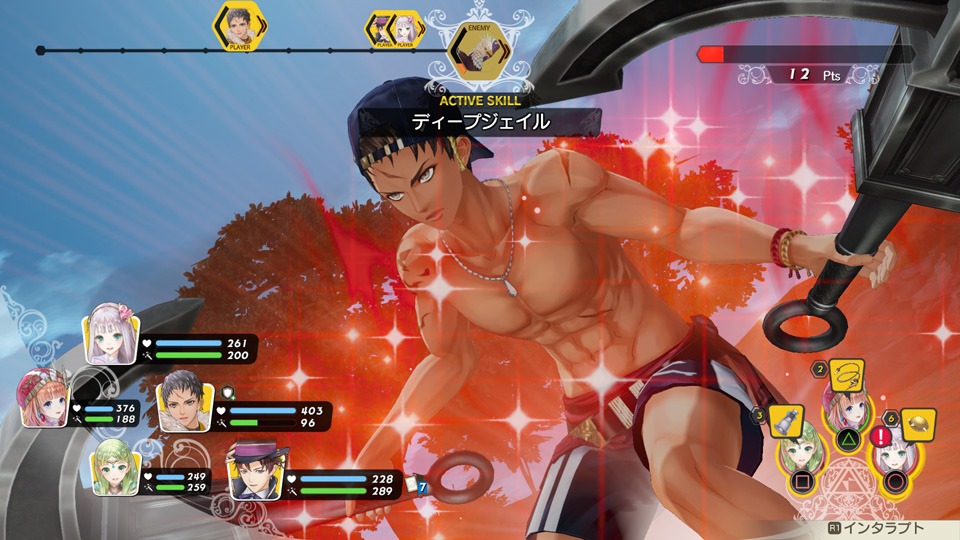Click the silver-haired girl's timeline turn marker

(404, 27)
